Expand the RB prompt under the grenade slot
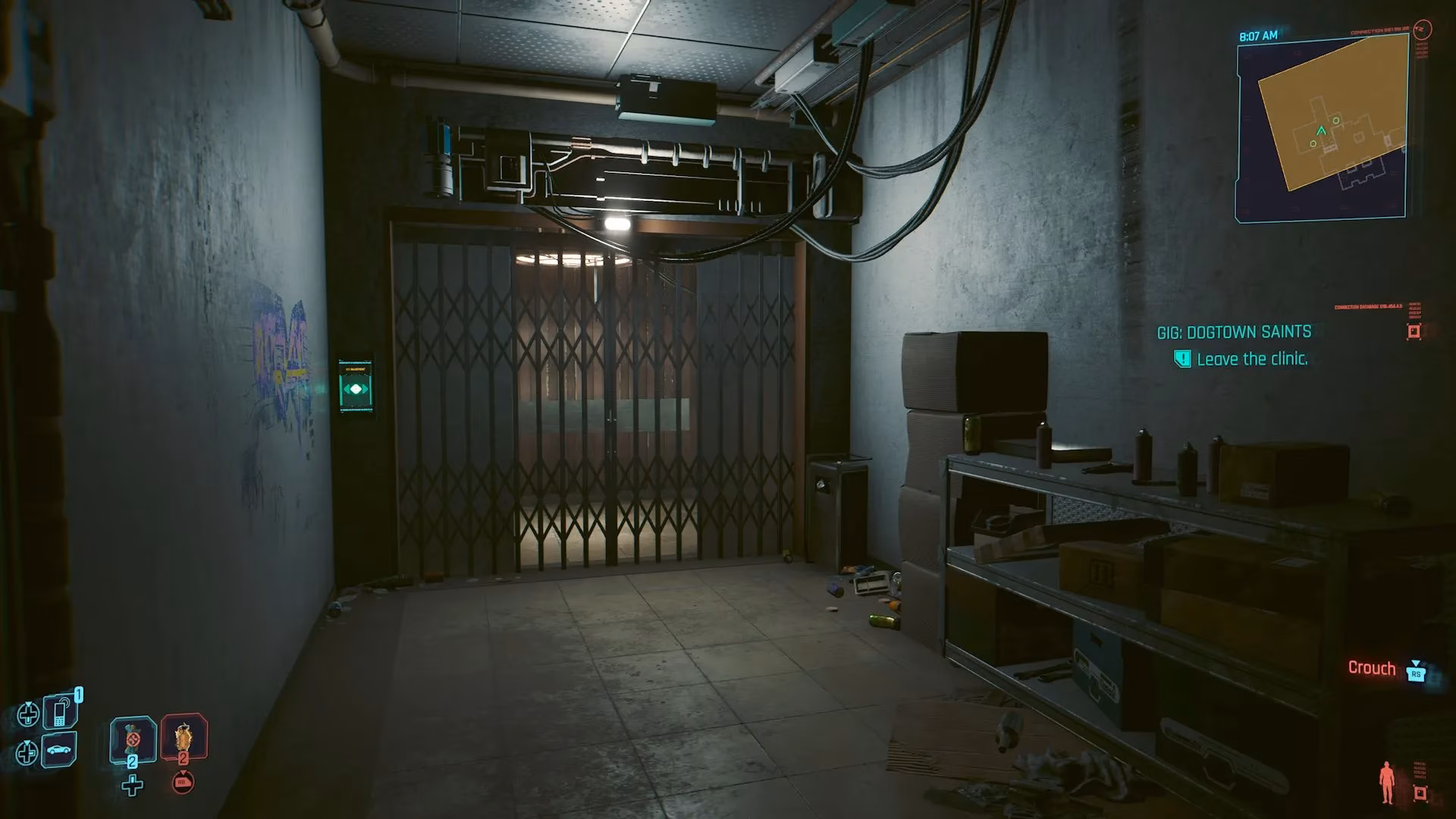The height and width of the screenshot is (819, 1456). pyautogui.click(x=181, y=783)
